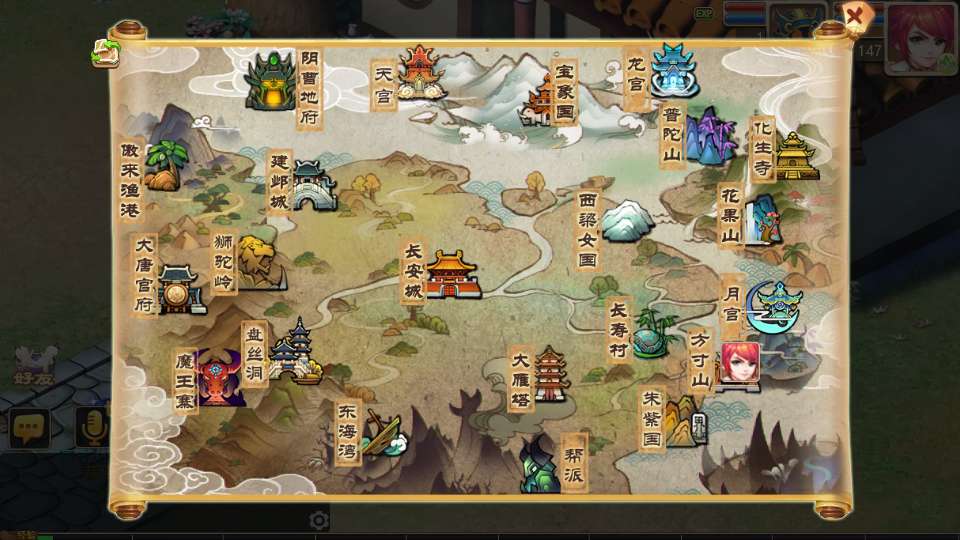This screenshot has height=540, width=960.
Task: Choose the 天宫 location marker
Action: point(419,72)
